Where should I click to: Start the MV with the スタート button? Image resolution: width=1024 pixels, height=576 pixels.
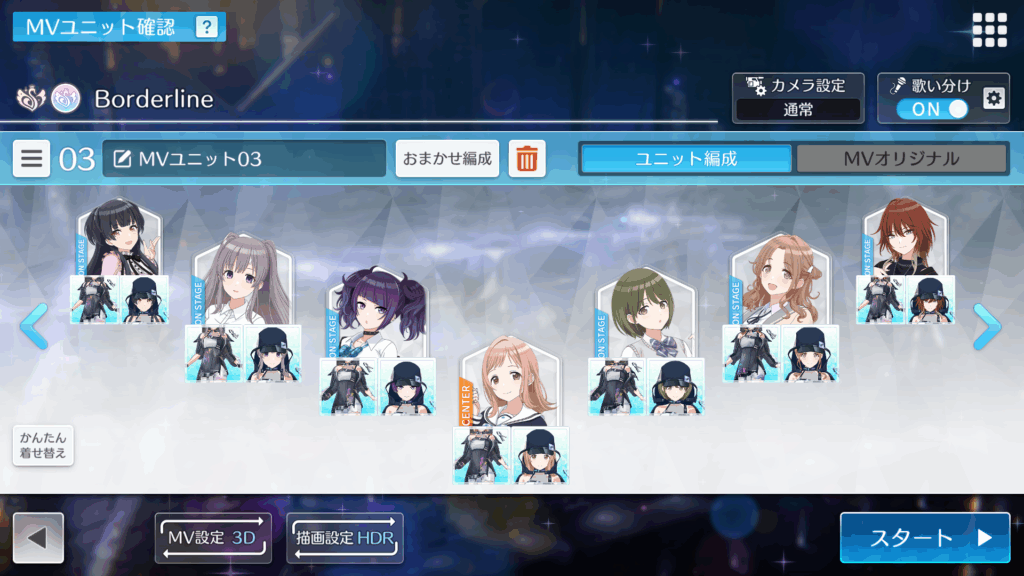pos(924,538)
